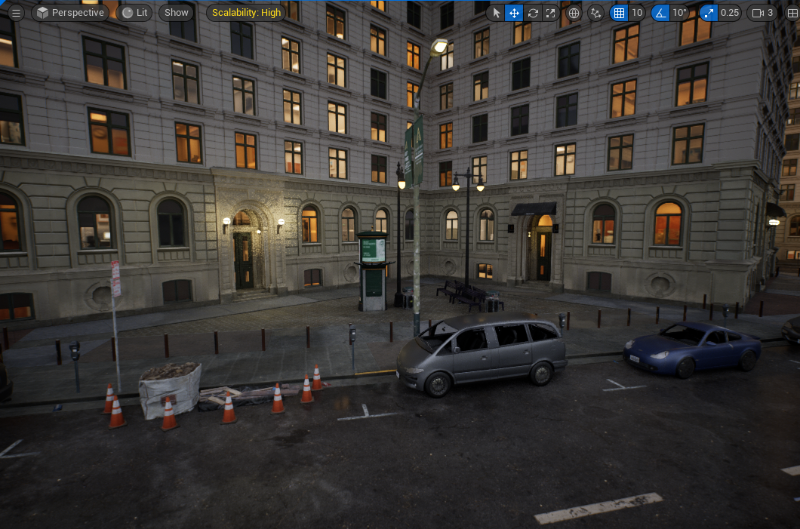Open the viewport options hamburger menu
This screenshot has width=800, height=529.
15,13
